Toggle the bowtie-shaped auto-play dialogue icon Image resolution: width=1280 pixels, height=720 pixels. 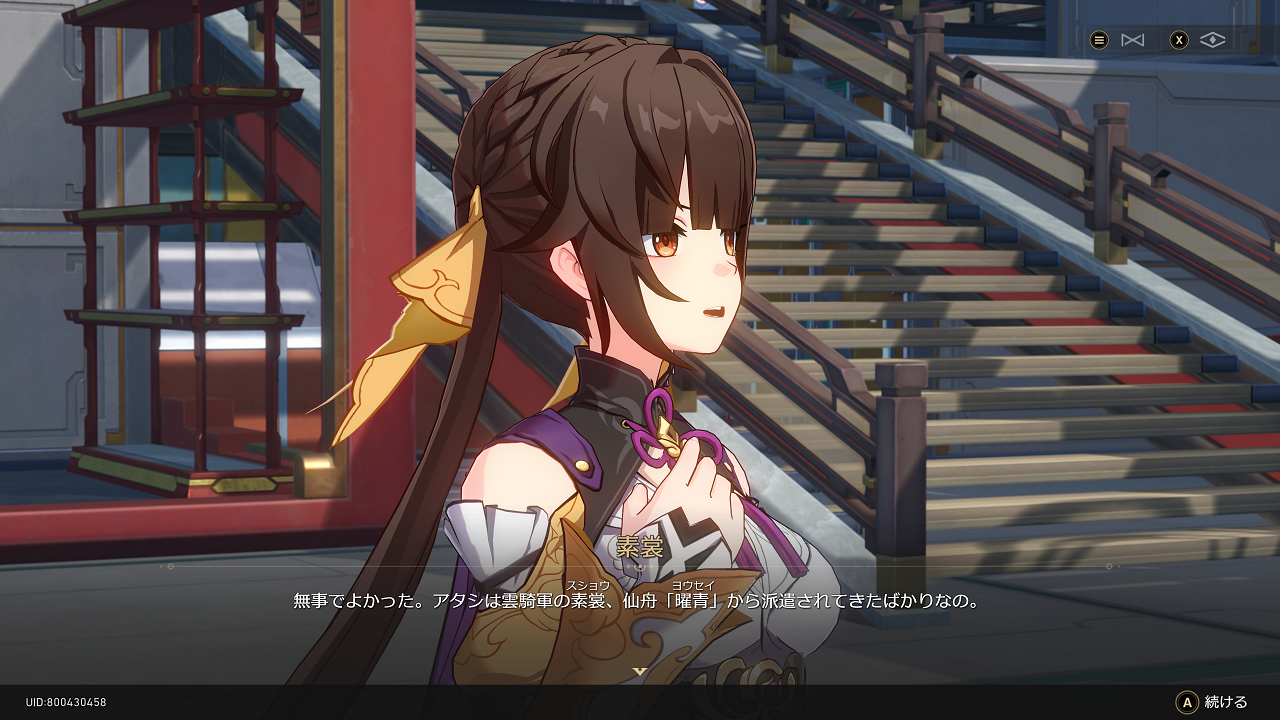pos(1132,40)
